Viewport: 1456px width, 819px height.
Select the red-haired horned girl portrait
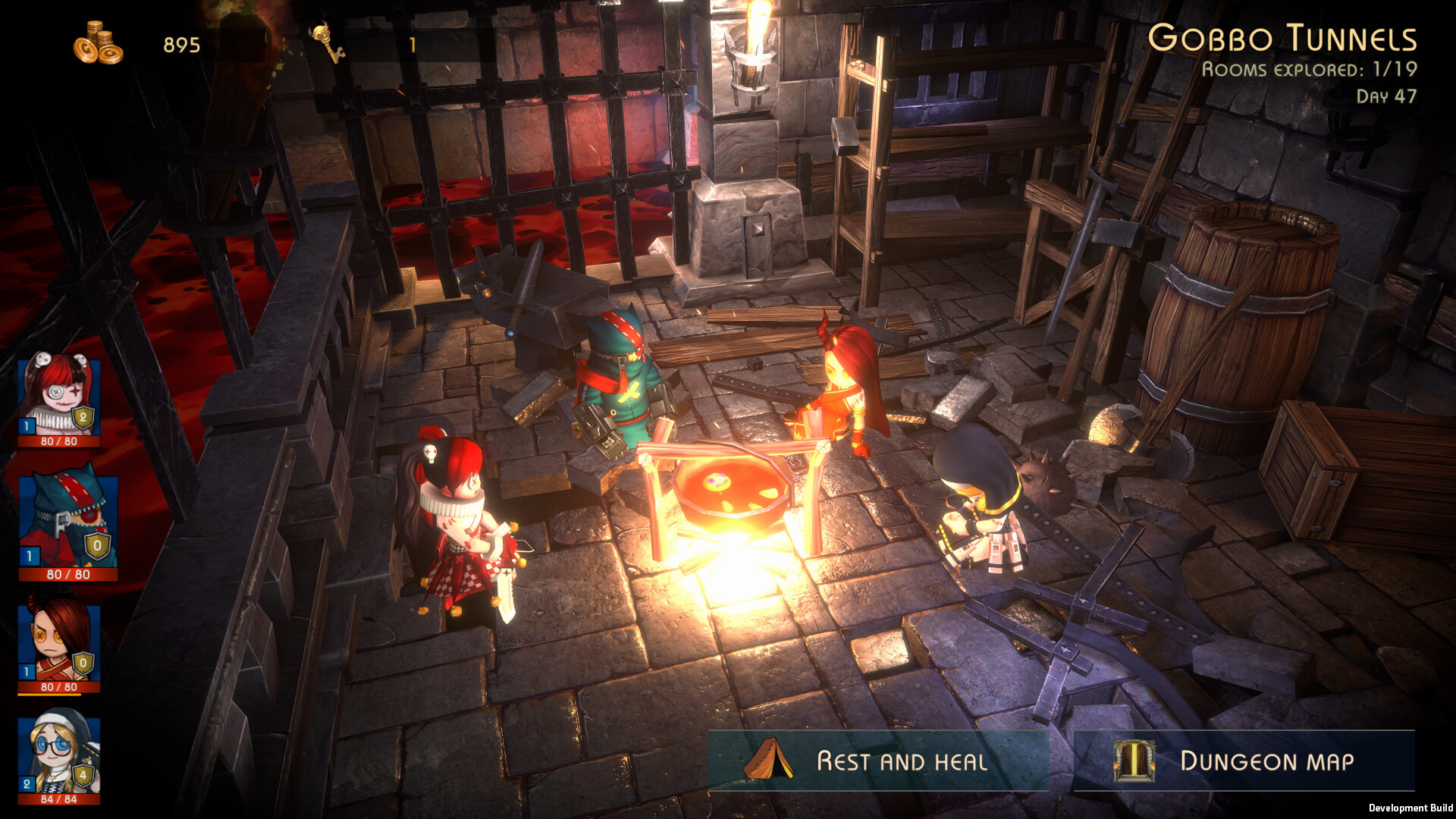59,643
